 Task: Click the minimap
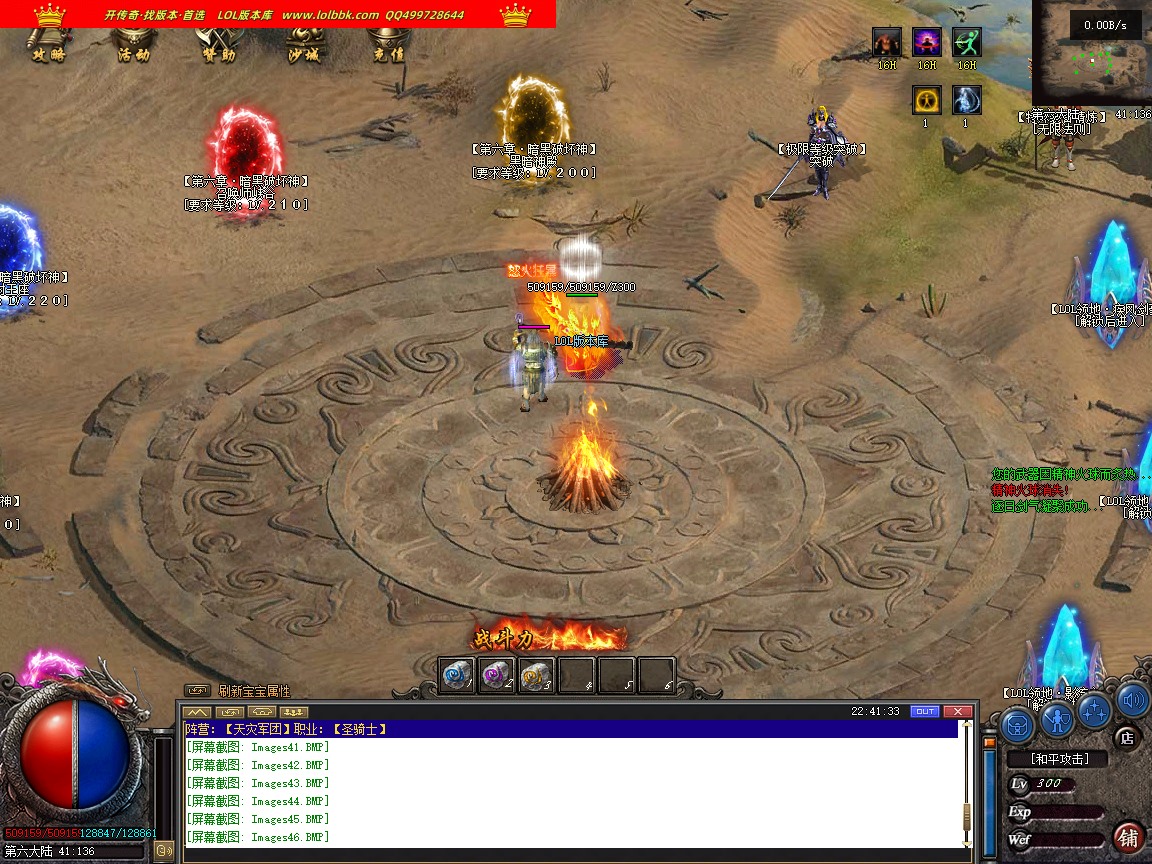click(x=1092, y=60)
